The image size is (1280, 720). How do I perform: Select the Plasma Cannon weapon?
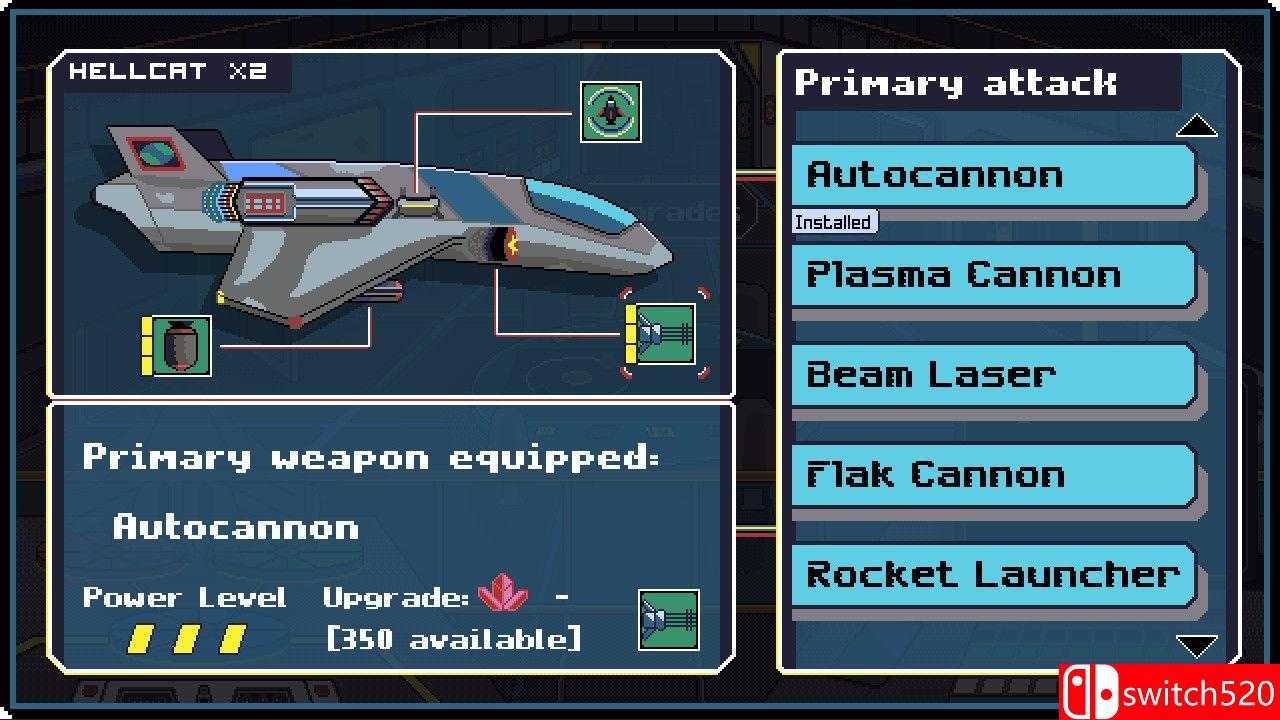click(992, 275)
